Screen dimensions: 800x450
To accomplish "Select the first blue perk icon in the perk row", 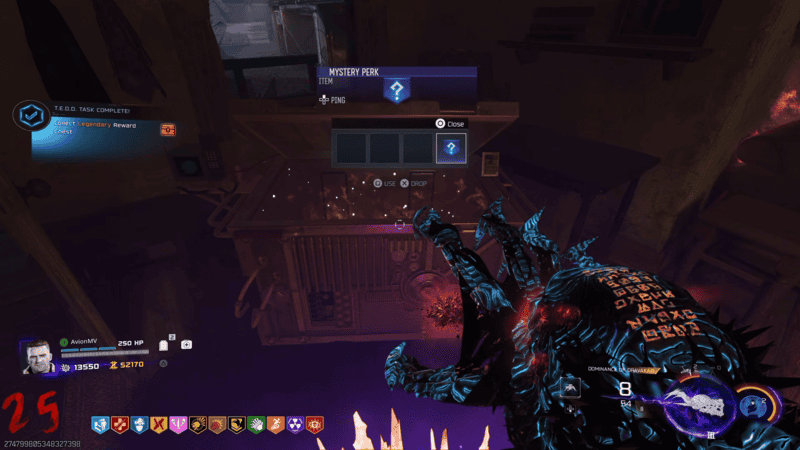I will point(101,426).
